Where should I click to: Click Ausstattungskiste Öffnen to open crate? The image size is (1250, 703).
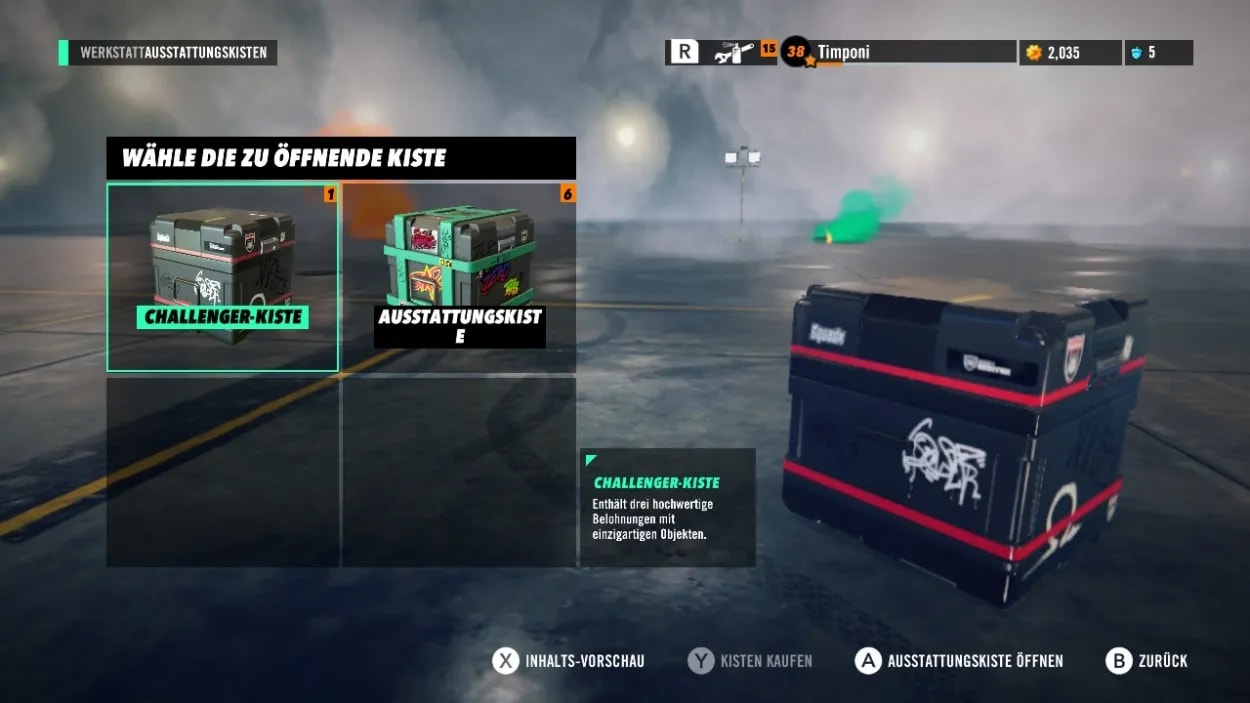pos(960,661)
